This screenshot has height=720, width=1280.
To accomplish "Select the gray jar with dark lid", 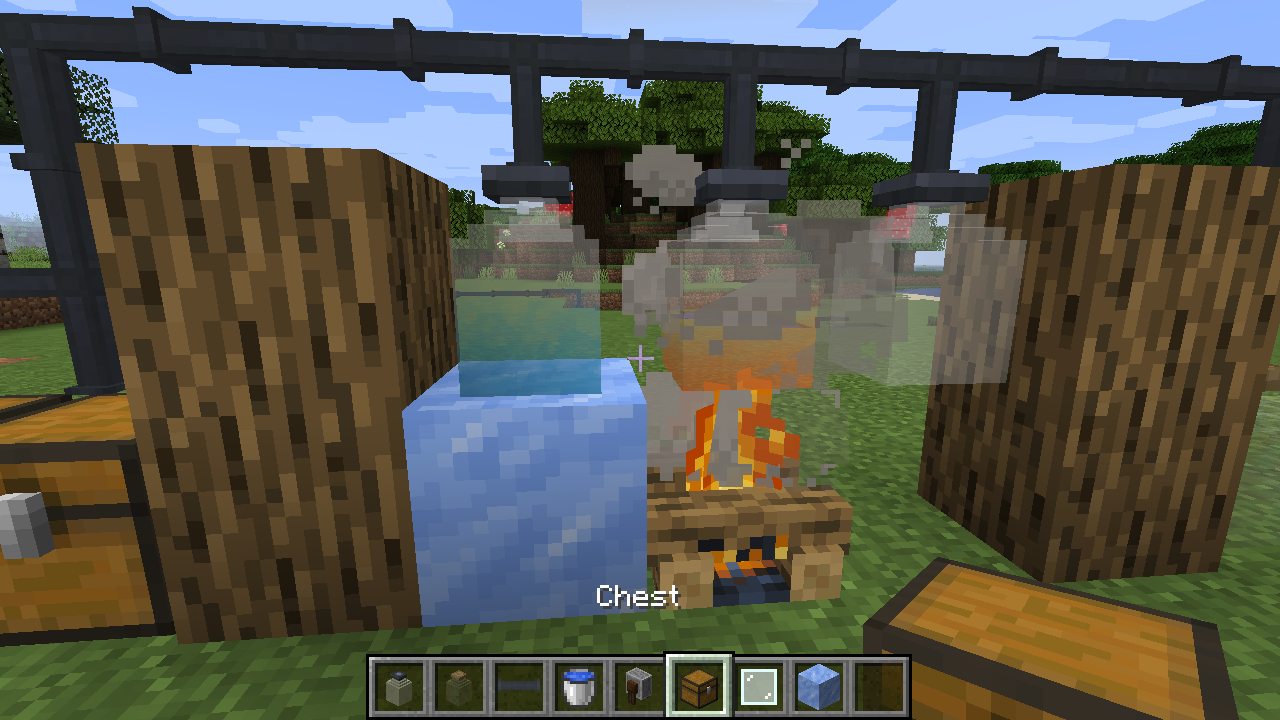I will coord(400,686).
